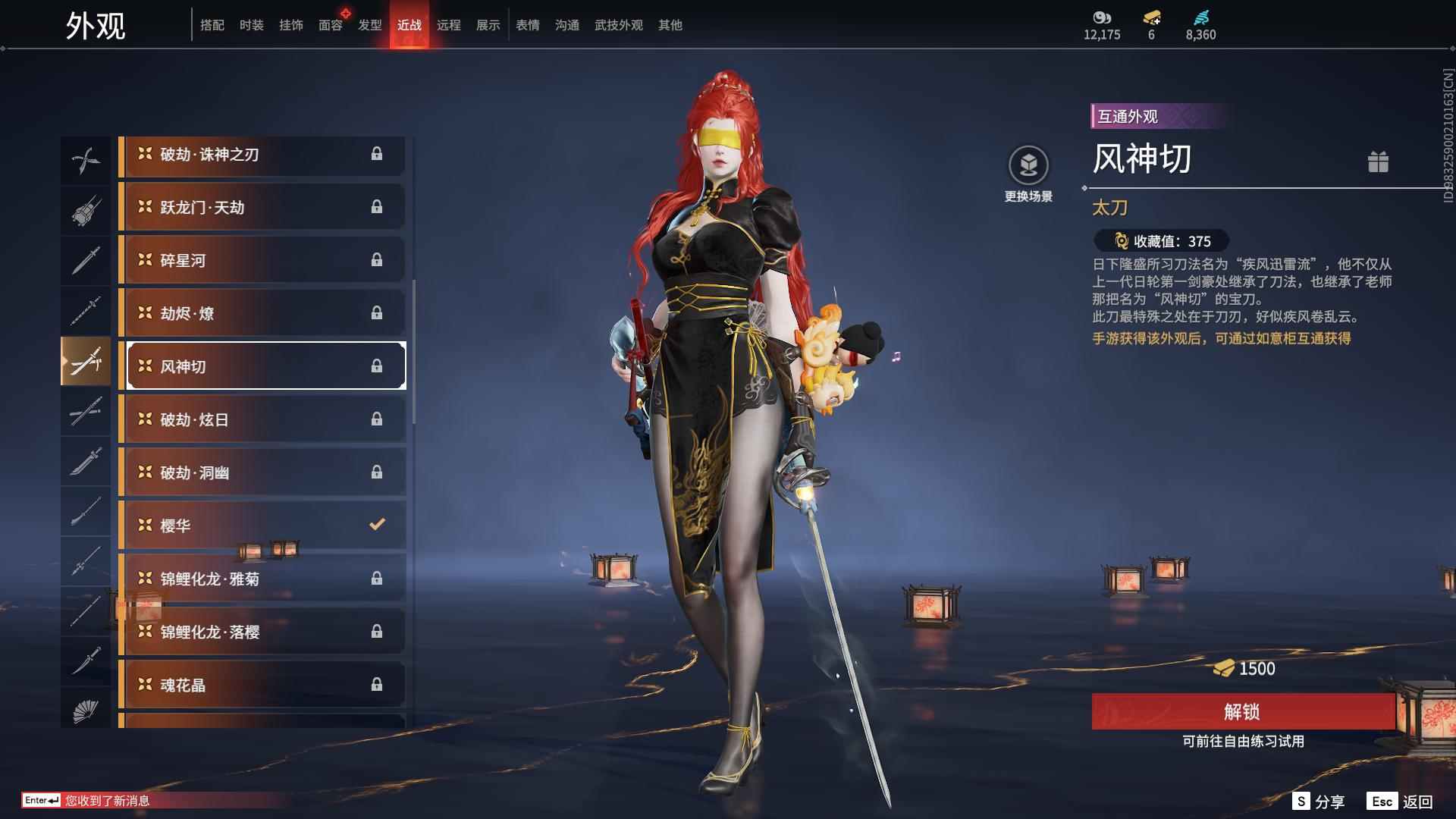This screenshot has height=819, width=1456.
Task: Return with the 返回 button
Action: [1400, 802]
